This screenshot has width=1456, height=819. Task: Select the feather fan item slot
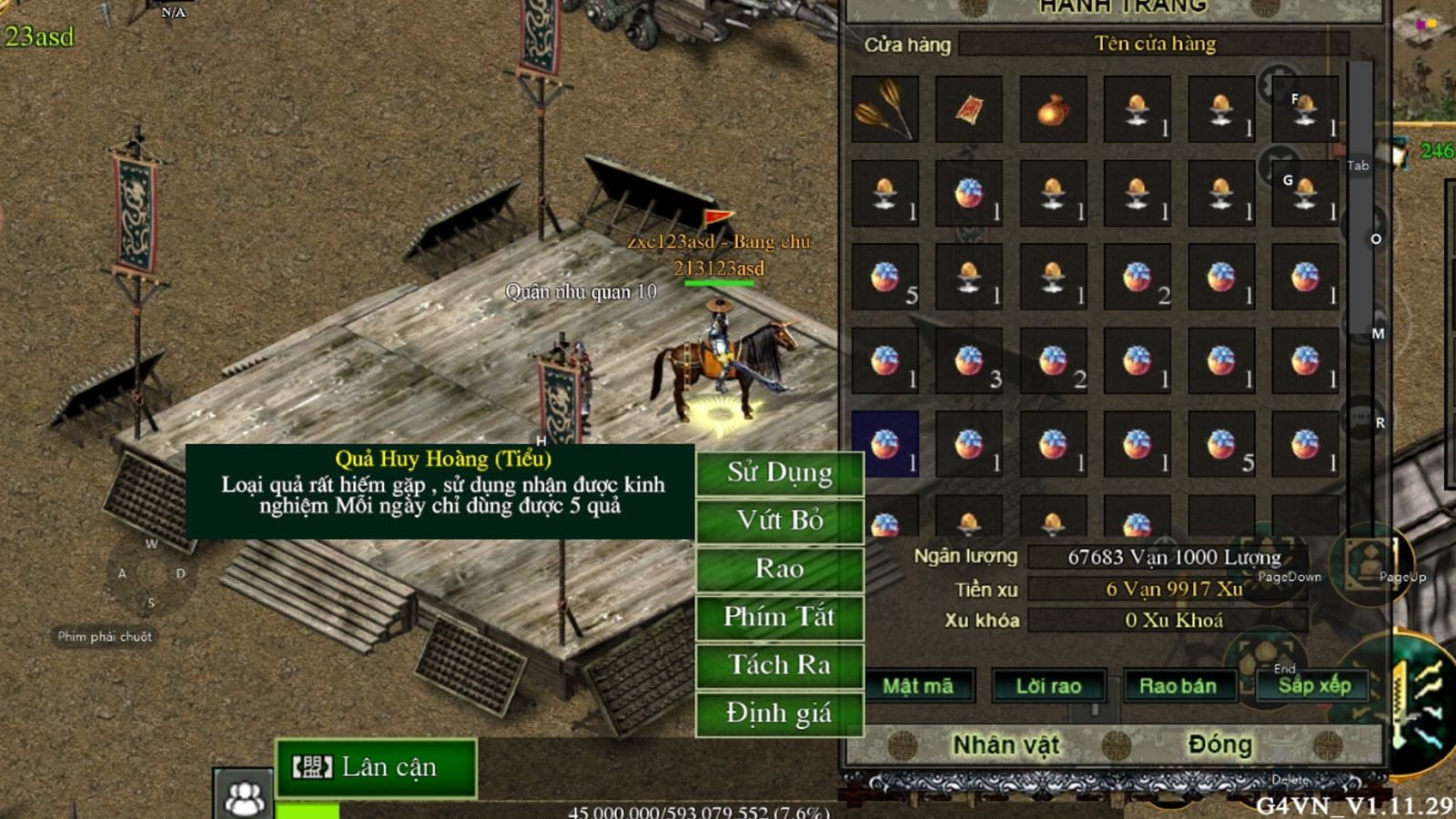885,110
